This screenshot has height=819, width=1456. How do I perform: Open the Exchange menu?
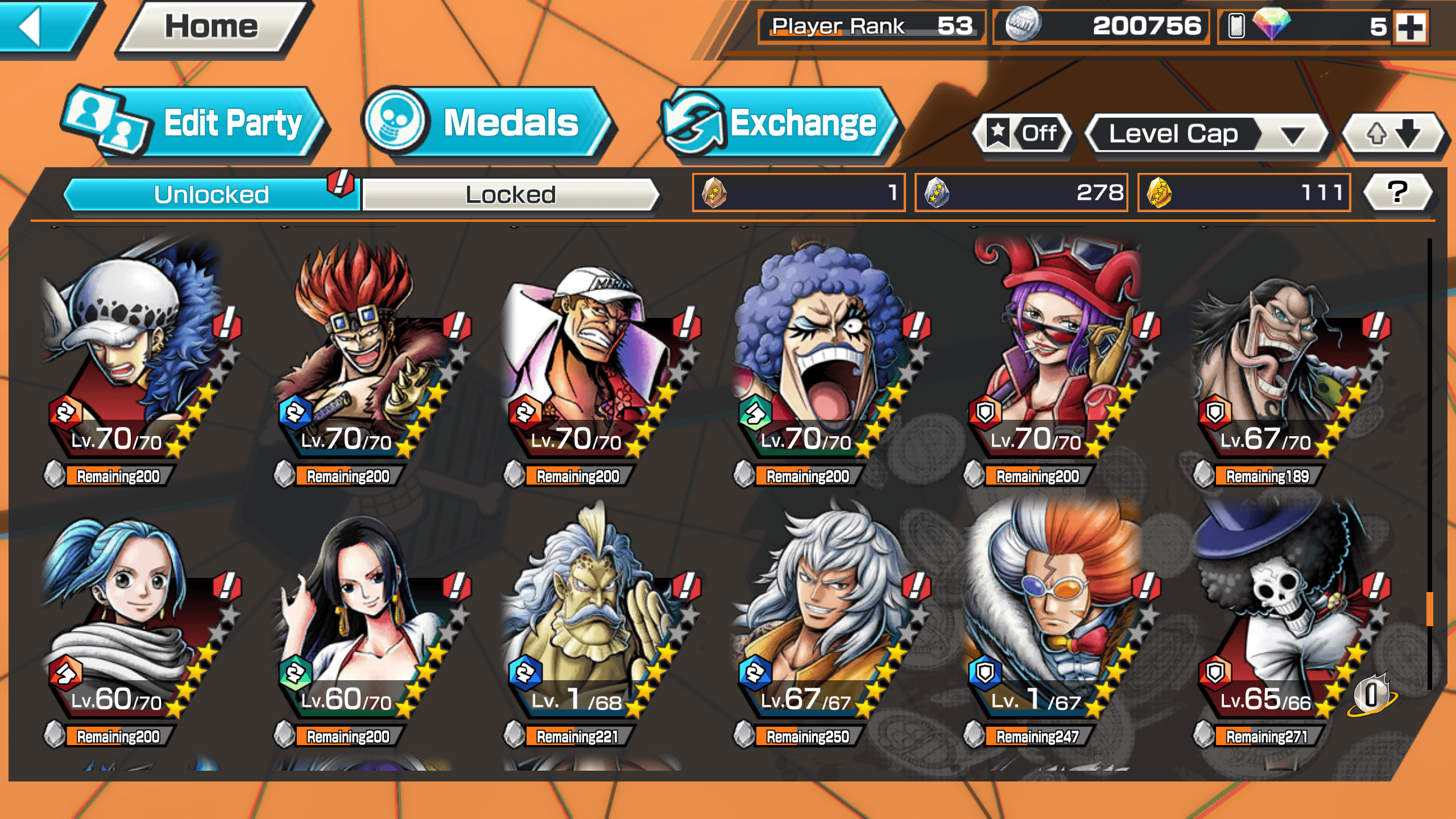point(778,123)
